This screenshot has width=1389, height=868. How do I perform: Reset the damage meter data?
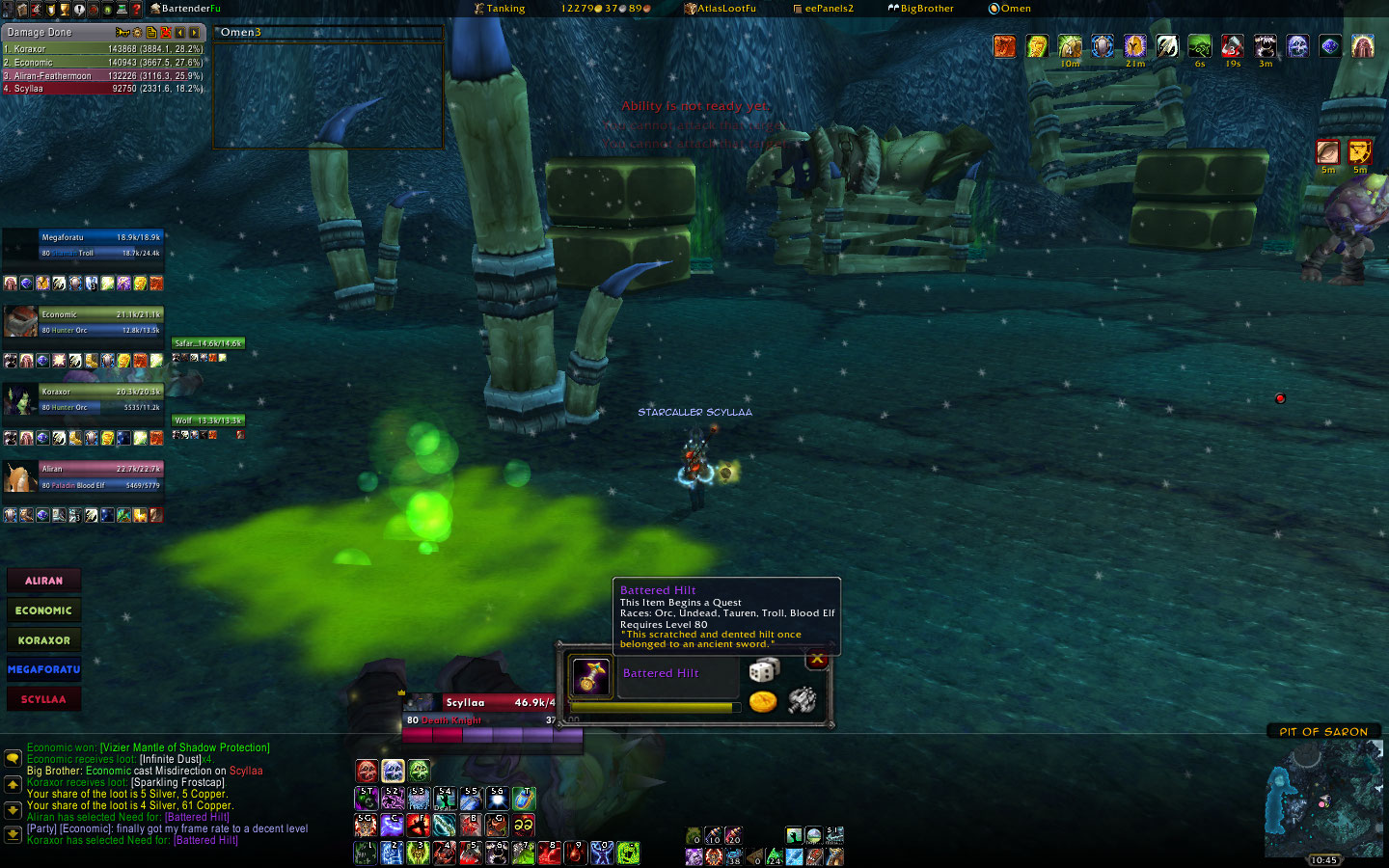coord(166,33)
